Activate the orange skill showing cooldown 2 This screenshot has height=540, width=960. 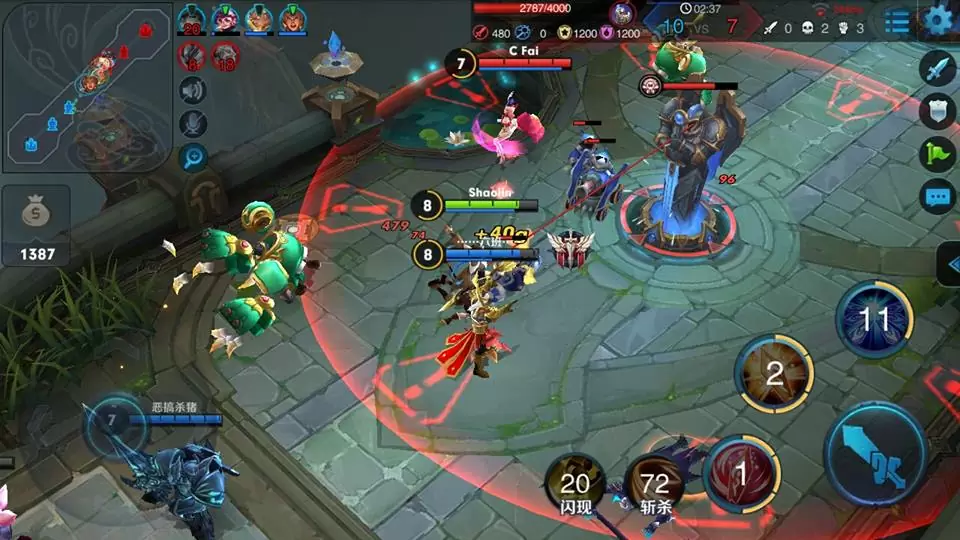(774, 374)
